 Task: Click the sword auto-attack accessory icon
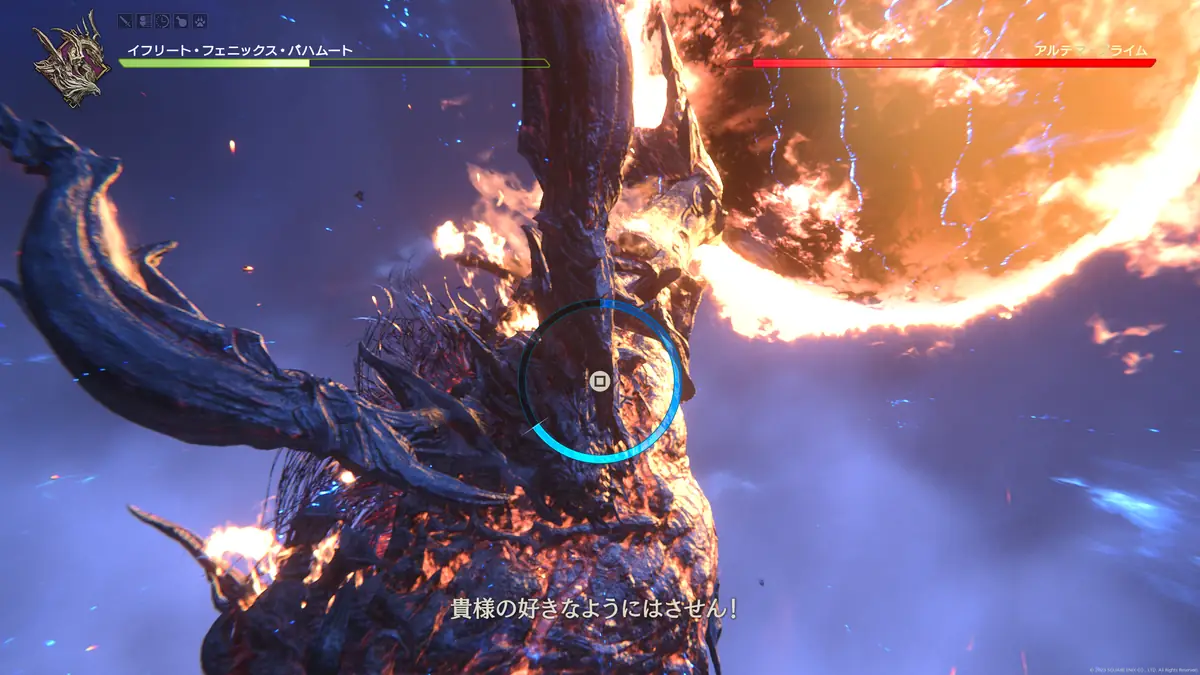pyautogui.click(x=126, y=20)
